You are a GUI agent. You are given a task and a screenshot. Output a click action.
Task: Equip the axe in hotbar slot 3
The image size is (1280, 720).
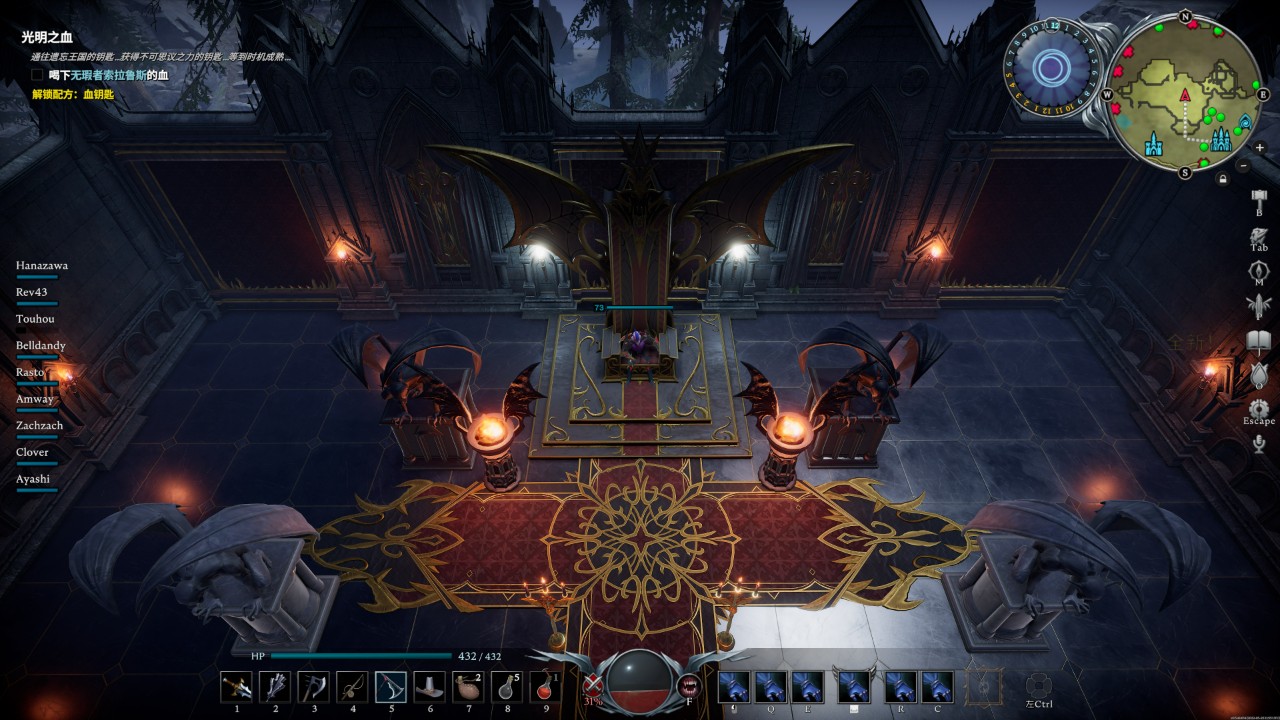click(x=313, y=686)
